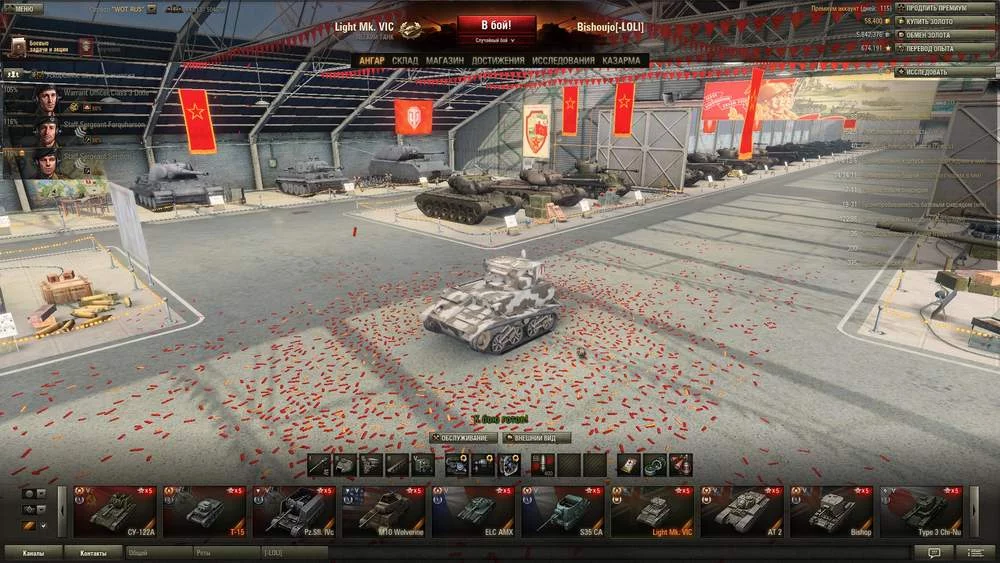Select the Type 3 Chi-Nu tank
1000x563 pixels.
tap(922, 511)
